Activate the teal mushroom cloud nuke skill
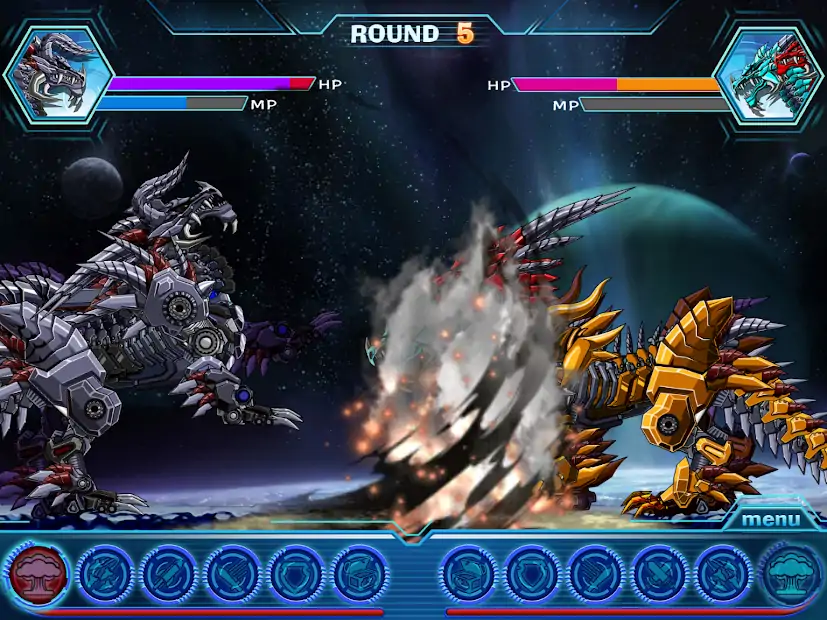 pos(790,575)
